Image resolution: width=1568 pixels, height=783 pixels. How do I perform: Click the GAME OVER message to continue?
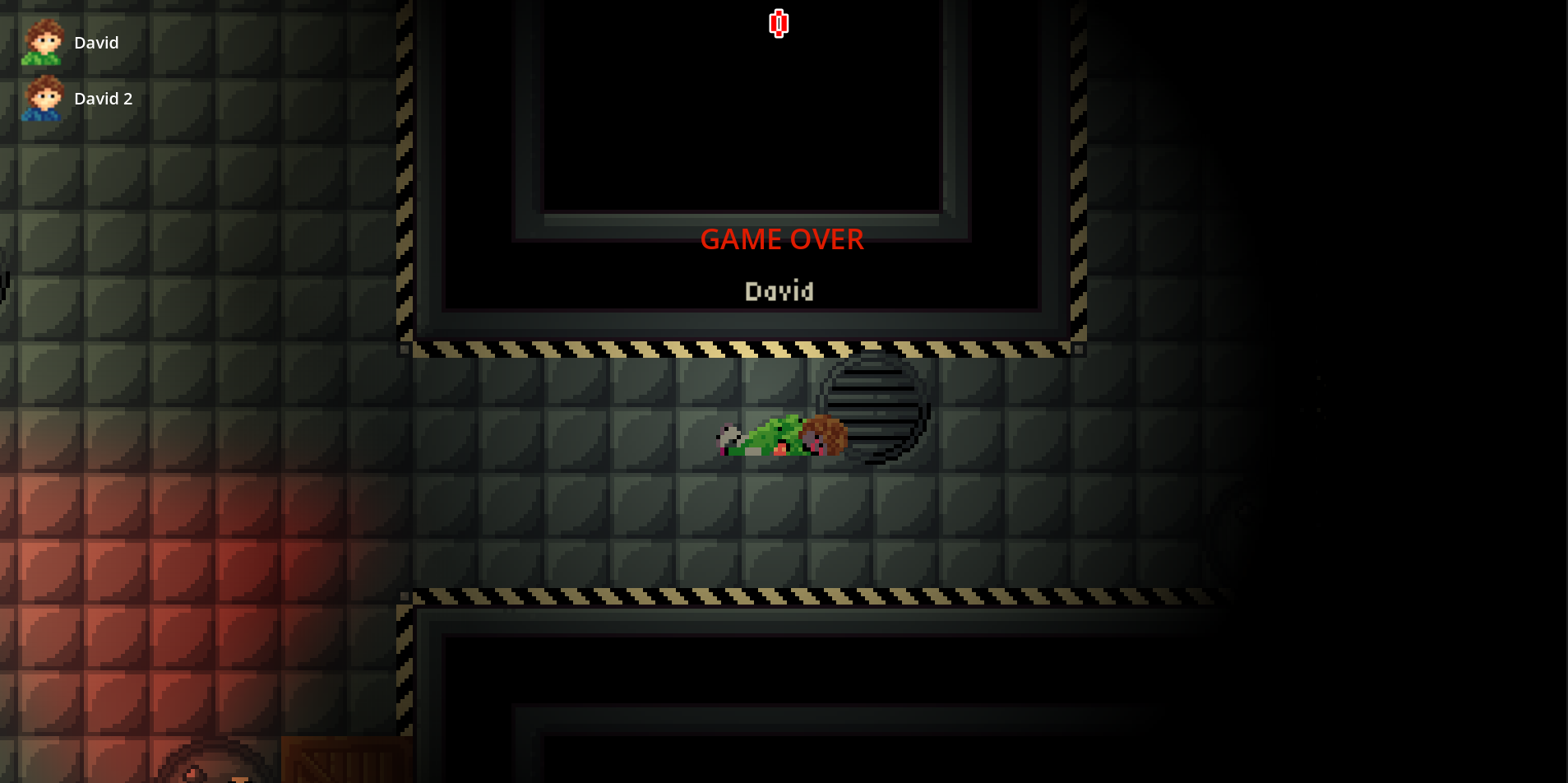tap(780, 239)
